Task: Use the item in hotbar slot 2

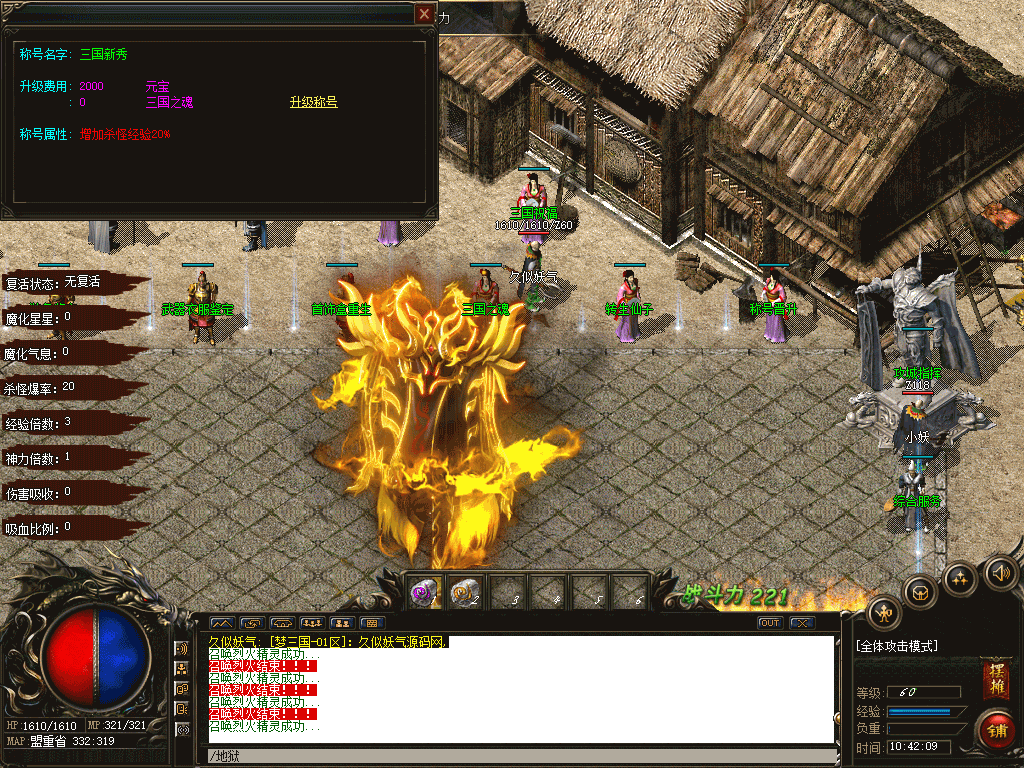Action: tap(467, 593)
